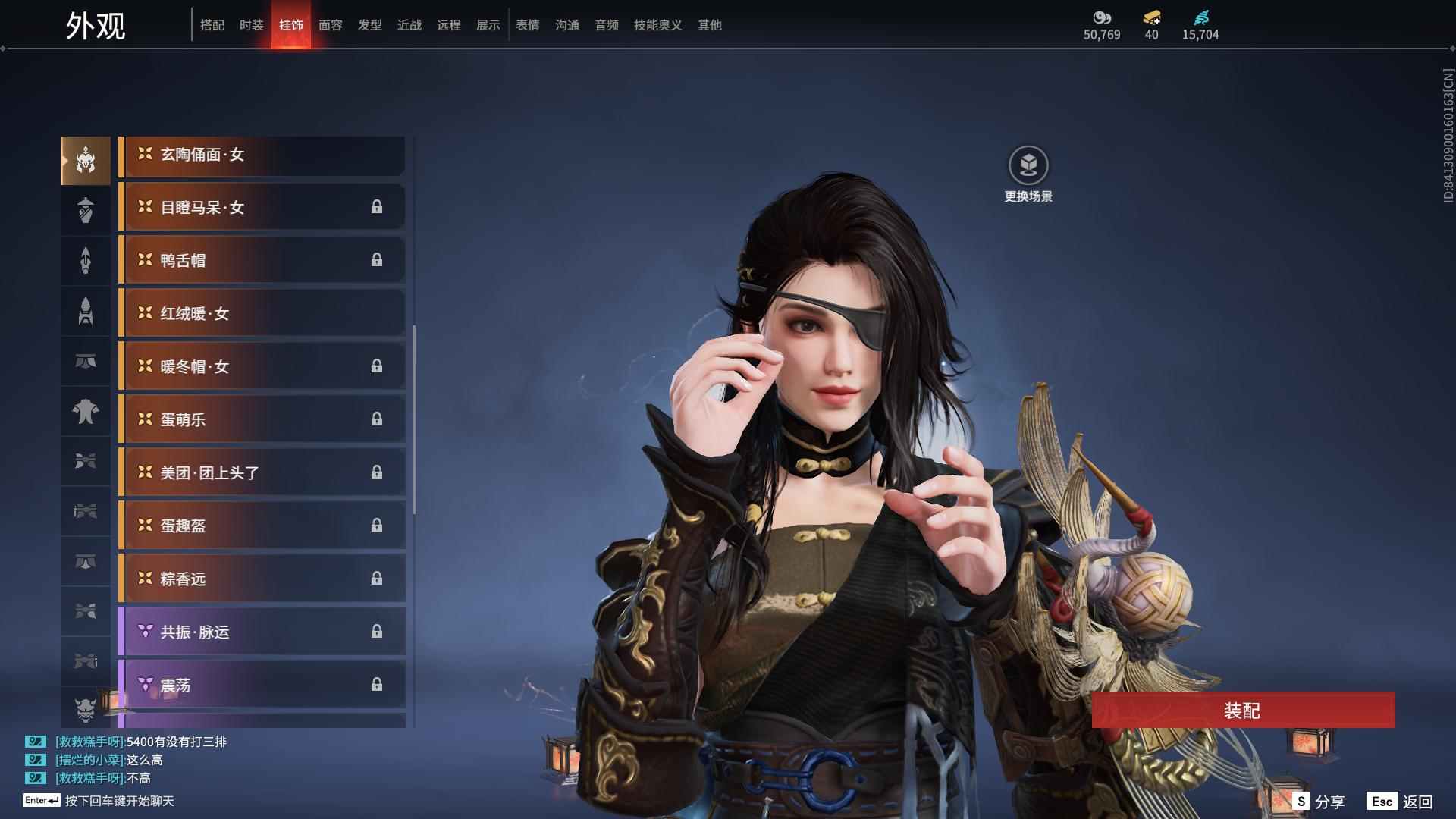
Task: Click the red 装配 equip button
Action: [1242, 711]
